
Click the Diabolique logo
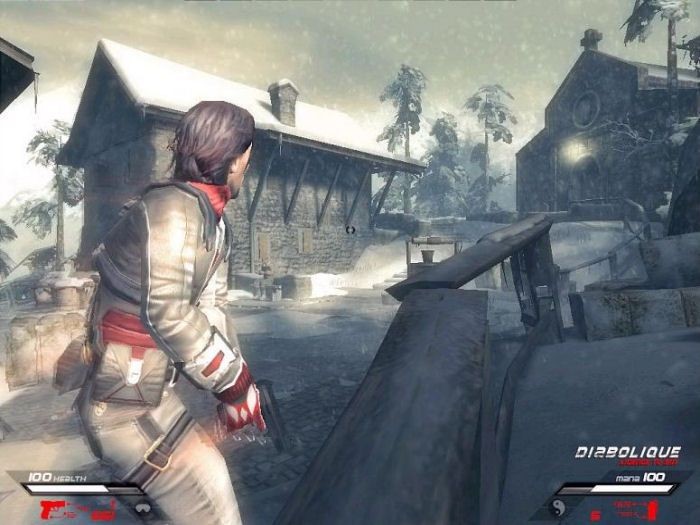(628, 453)
